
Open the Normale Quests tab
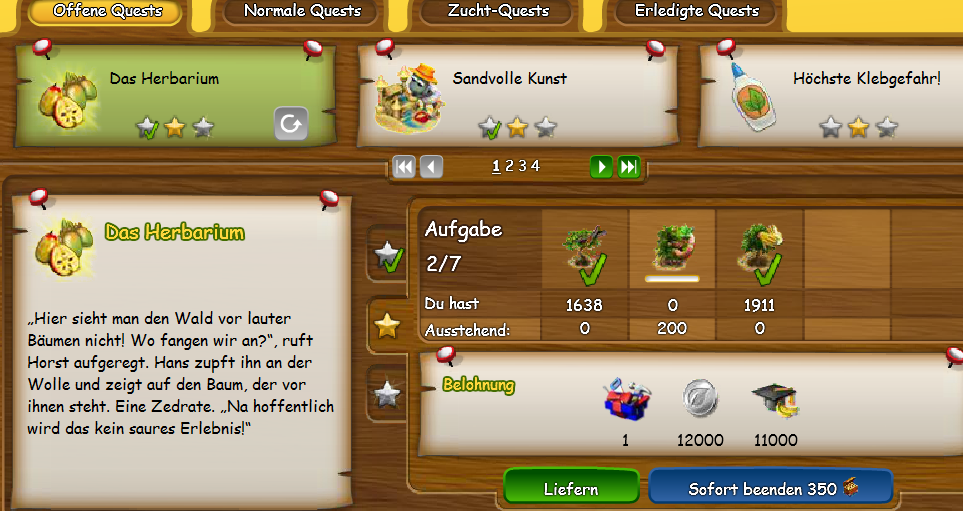tap(301, 12)
